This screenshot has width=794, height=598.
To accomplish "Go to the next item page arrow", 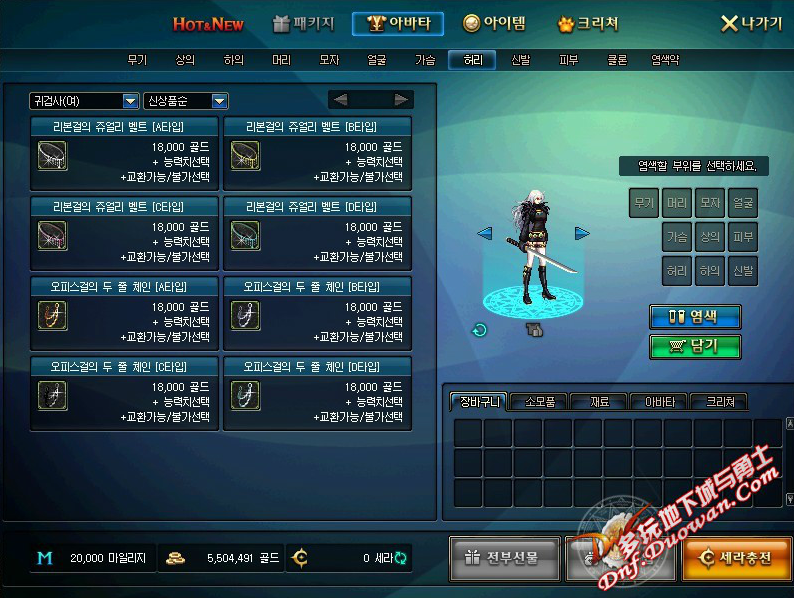I will [x=401, y=99].
